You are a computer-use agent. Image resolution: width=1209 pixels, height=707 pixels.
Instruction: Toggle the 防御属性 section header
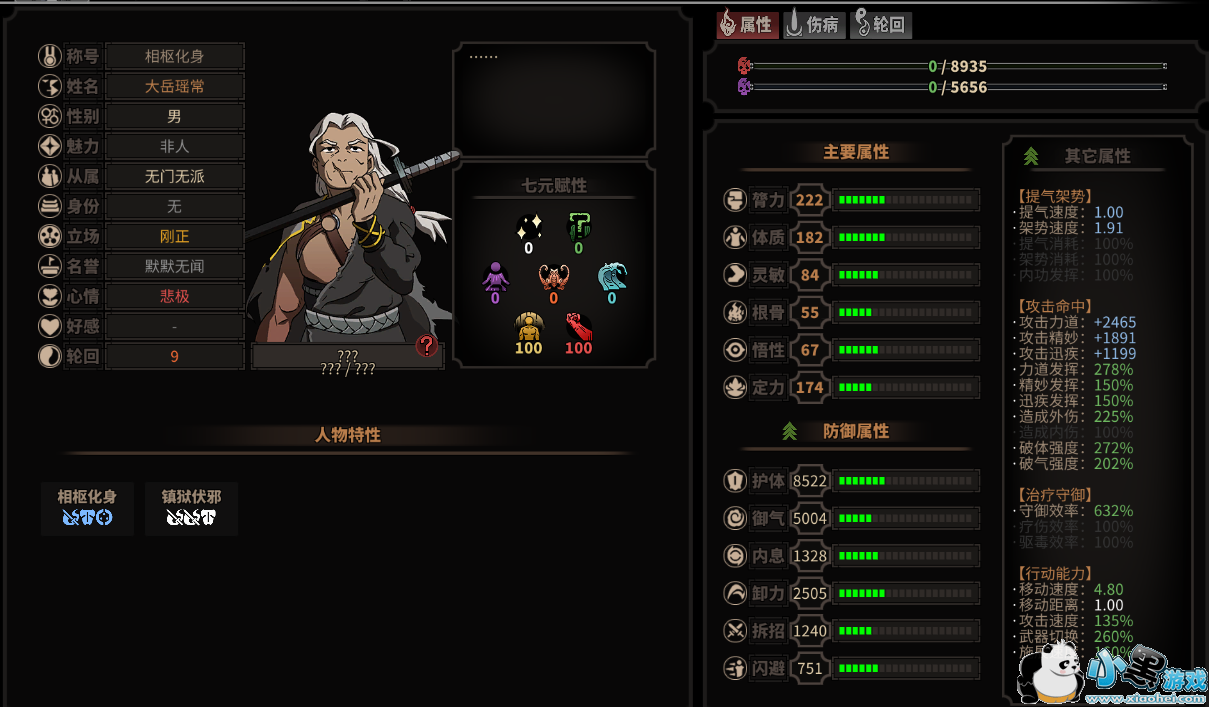click(855, 431)
